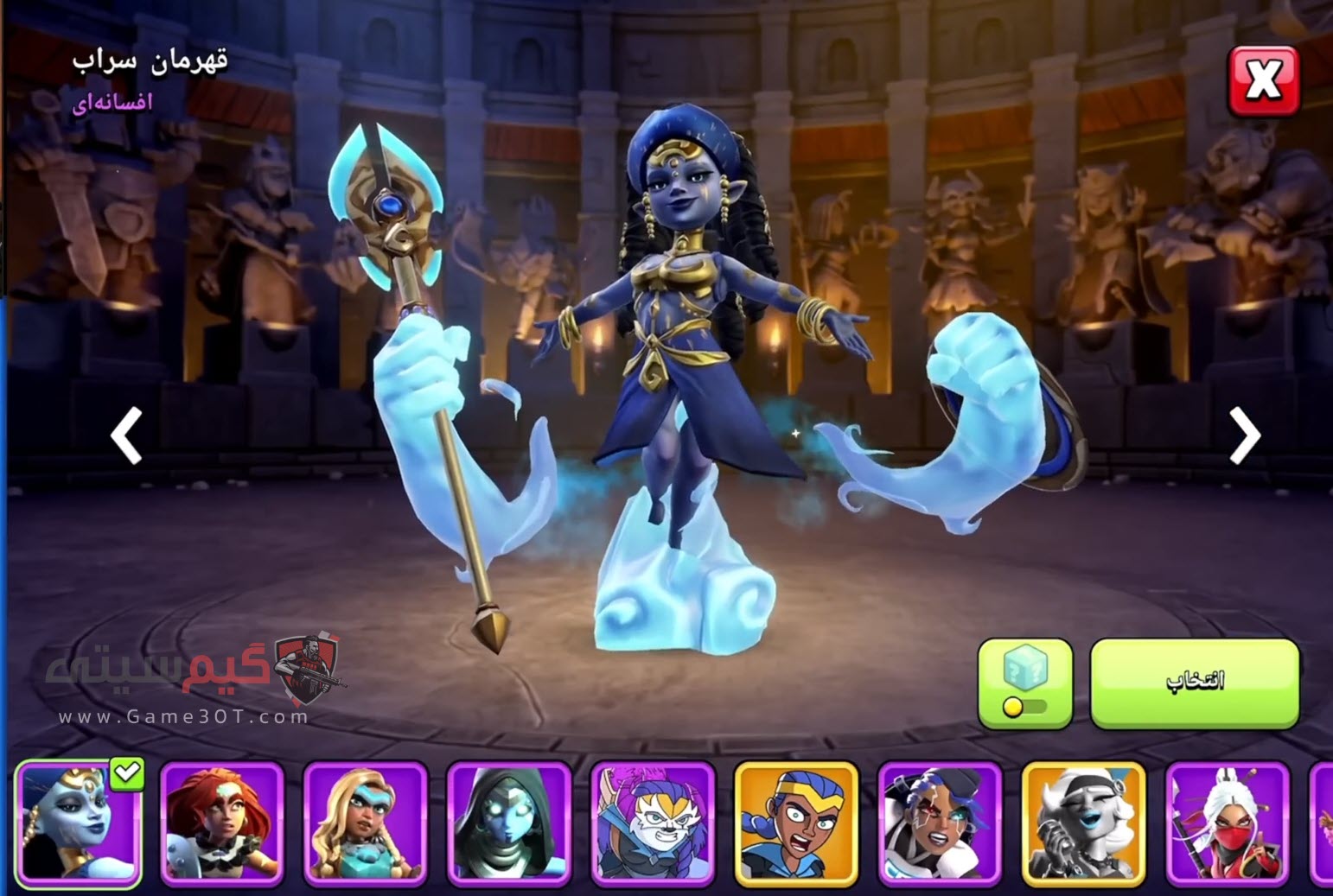Pick the white-haired skin with red face marks

[x=940, y=824]
